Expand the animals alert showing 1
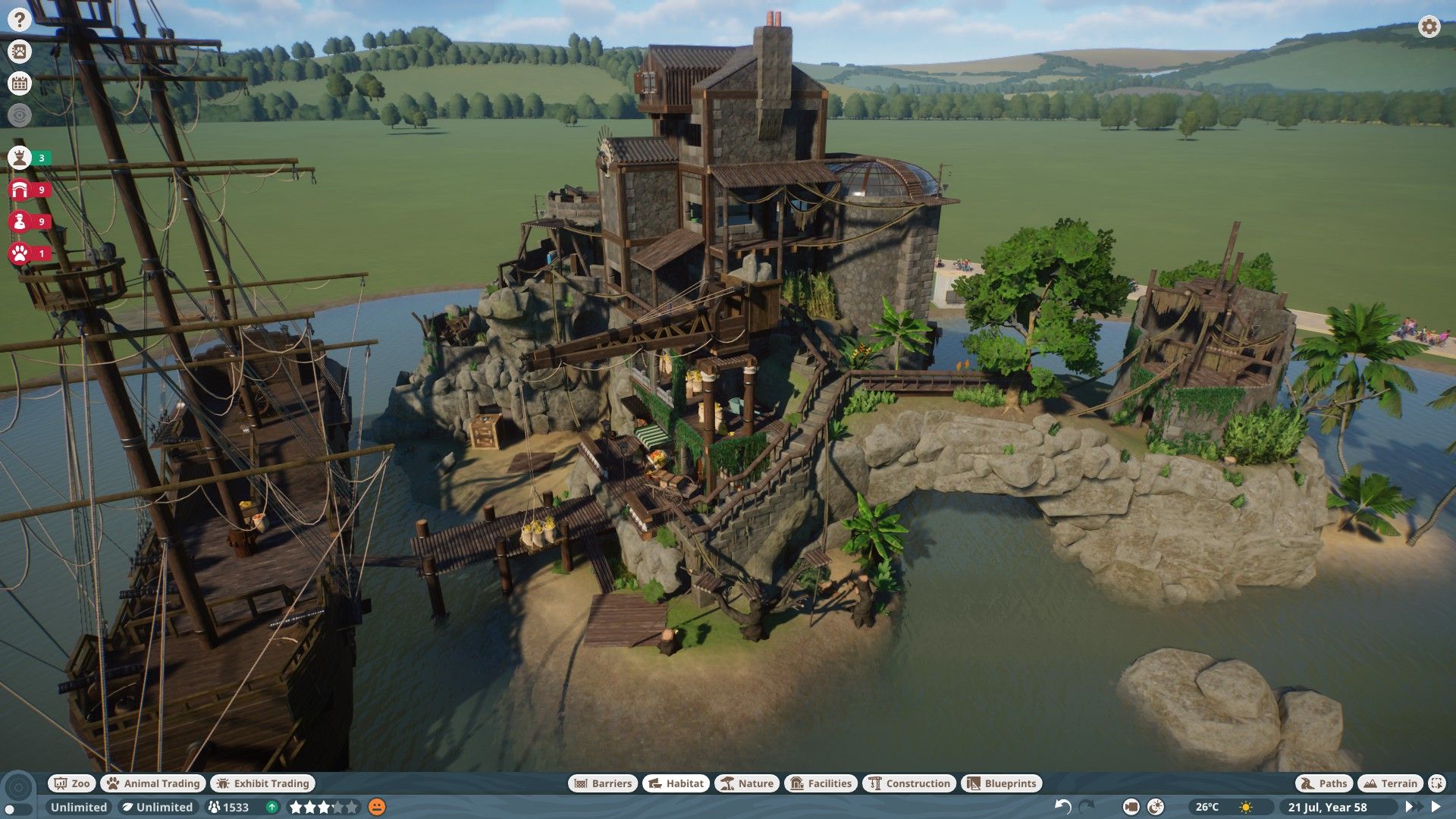Viewport: 1456px width, 819px height. click(20, 253)
